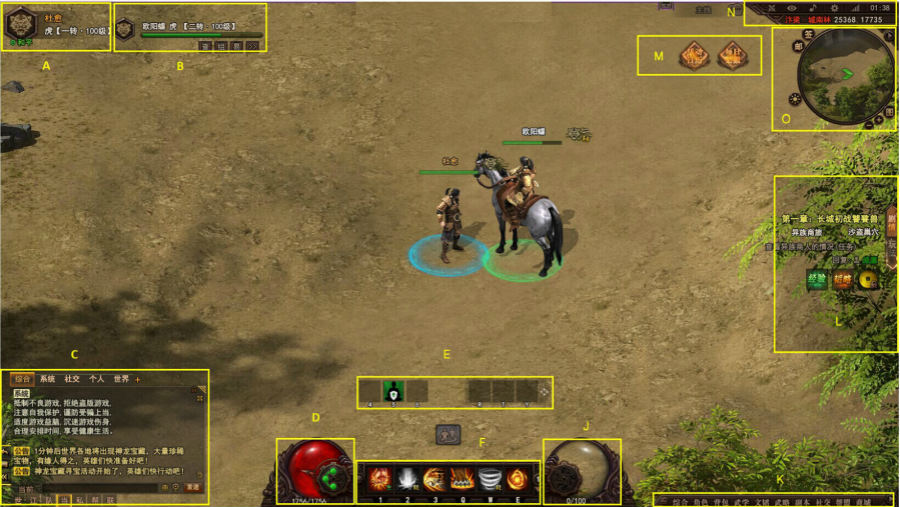The width and height of the screenshot is (900, 507).
Task: Add a new chat tab with the plus
Action: coord(138,380)
